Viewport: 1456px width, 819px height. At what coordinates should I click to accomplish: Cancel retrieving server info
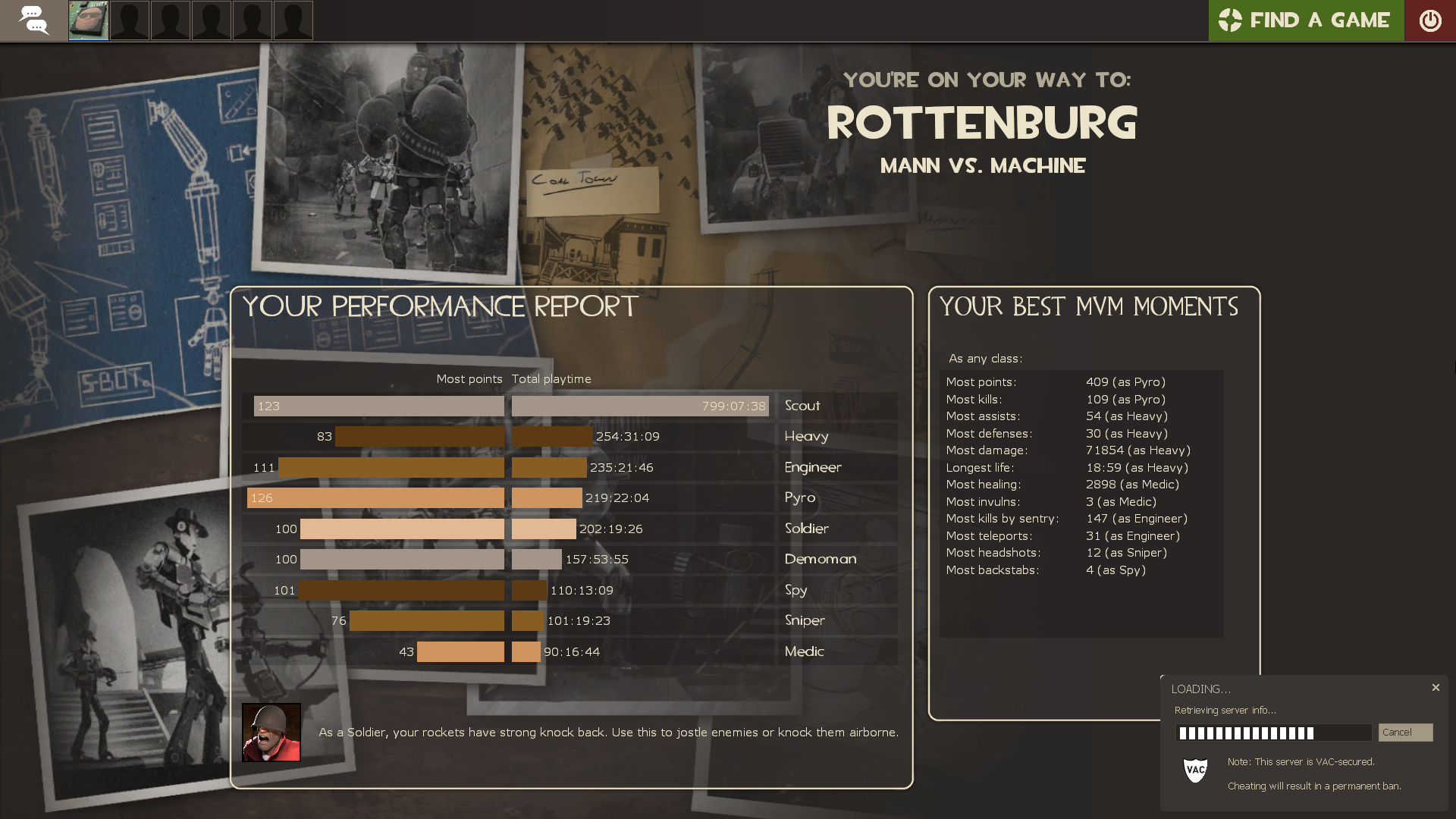1404,732
